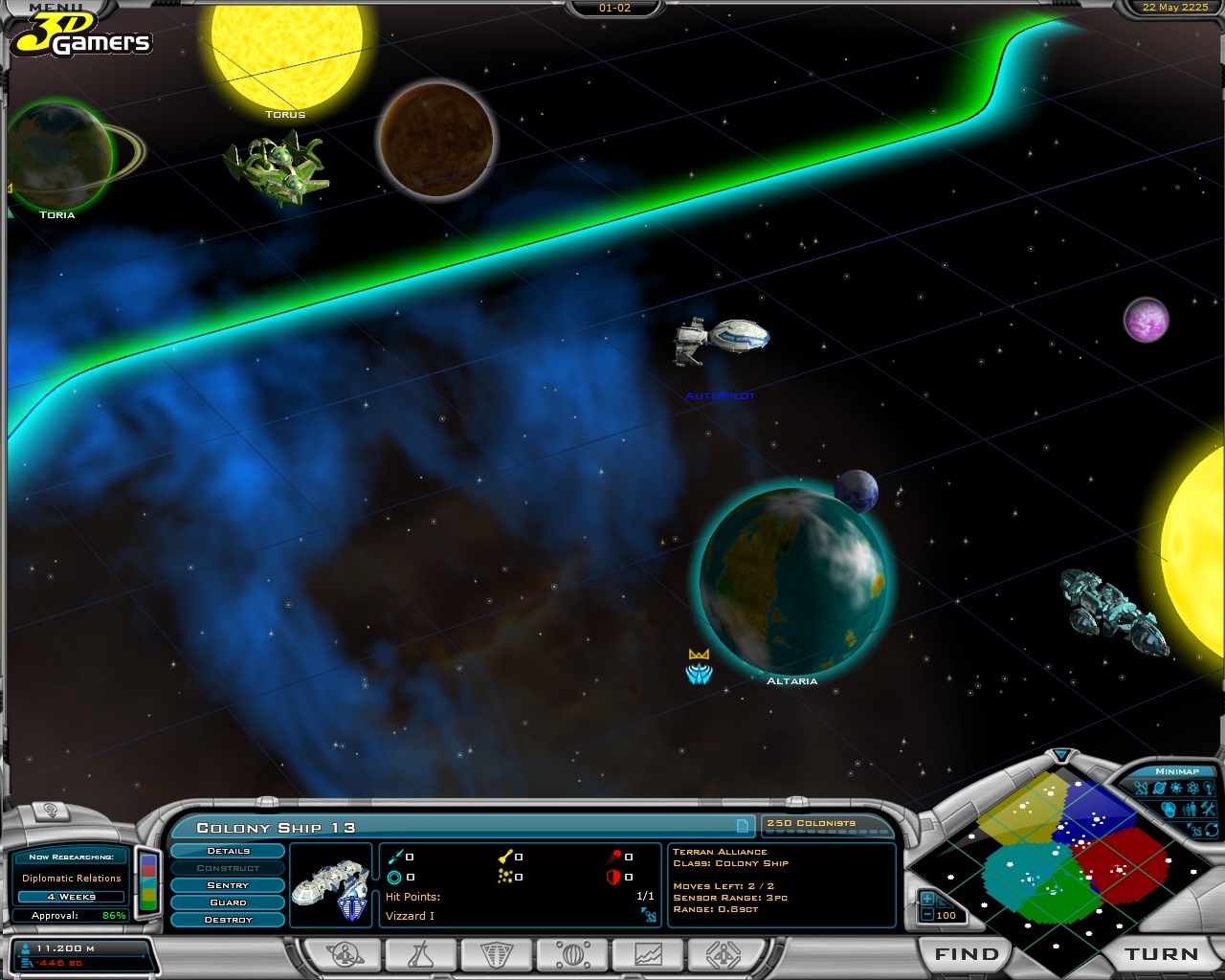Viewport: 1225px width, 980px height.
Task: Open the Research screen via the flask icon
Action: [x=421, y=953]
